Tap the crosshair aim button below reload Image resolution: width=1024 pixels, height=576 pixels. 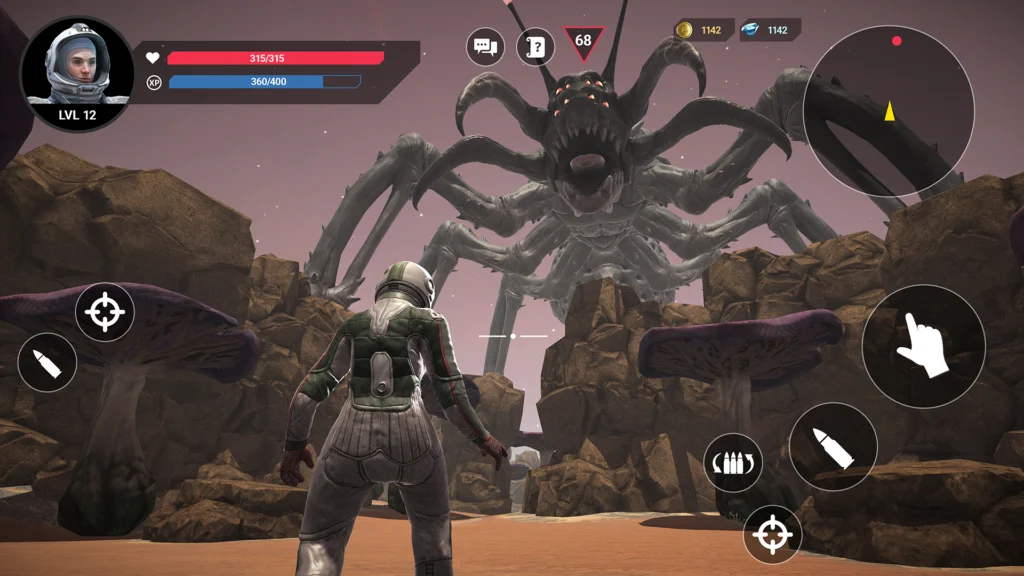coord(772,534)
